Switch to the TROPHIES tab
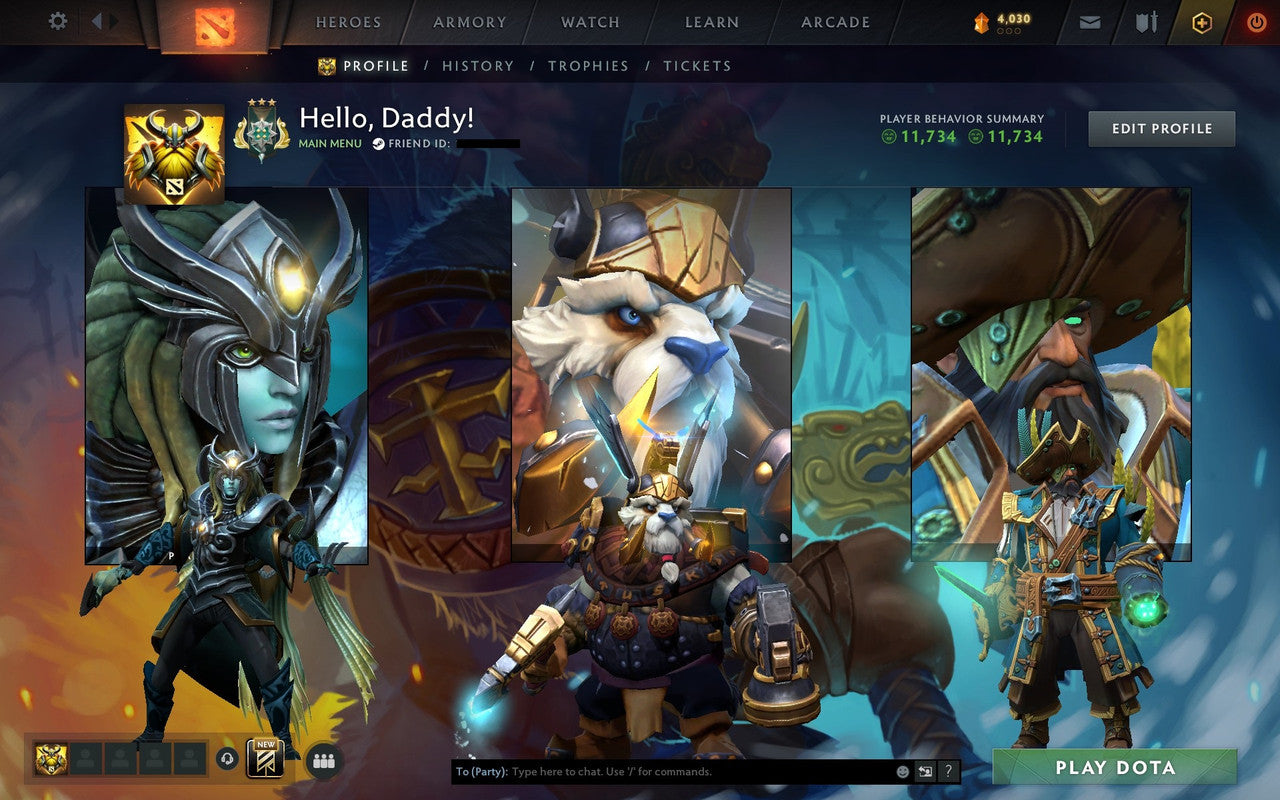Screen dimensions: 1280x800 pyautogui.click(x=588, y=66)
